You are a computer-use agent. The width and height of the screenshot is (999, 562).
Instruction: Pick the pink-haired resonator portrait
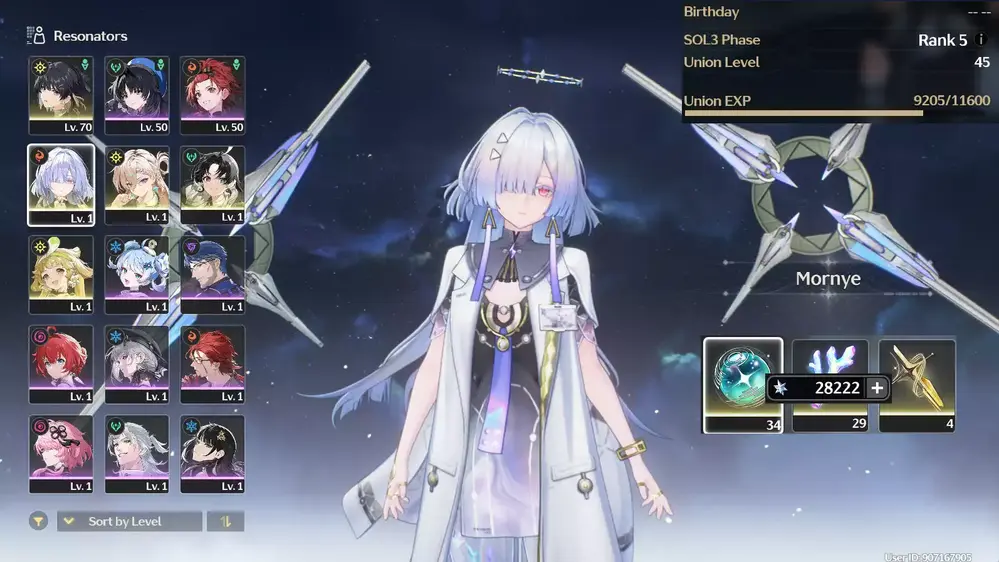61,454
